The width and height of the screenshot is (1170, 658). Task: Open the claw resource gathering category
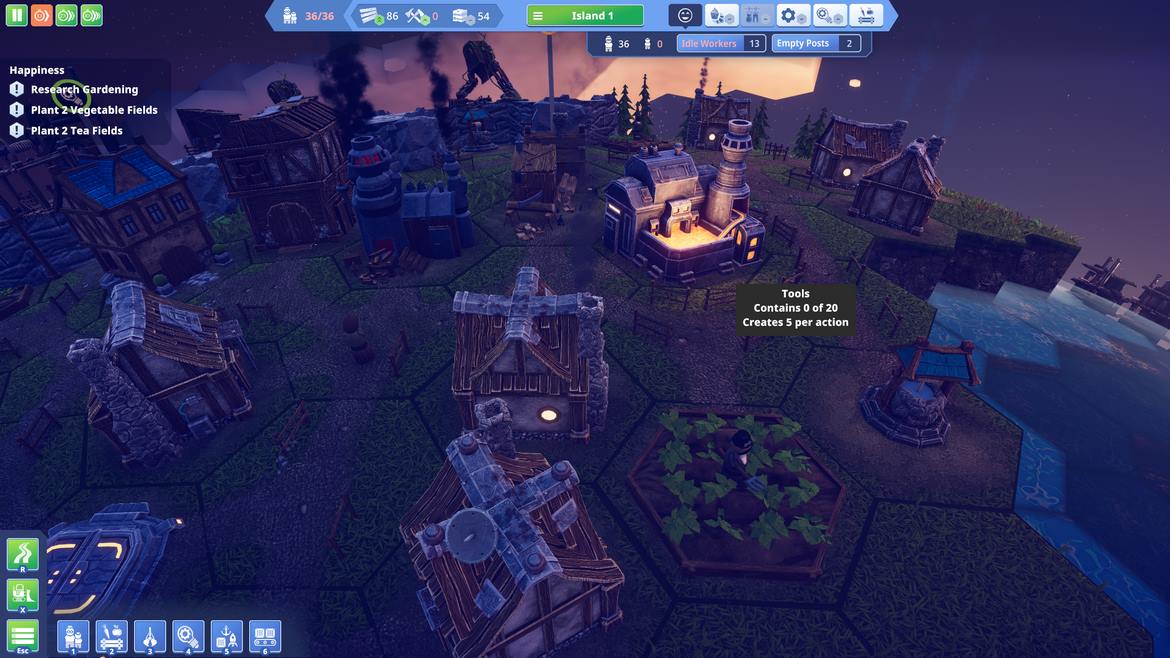(150, 636)
